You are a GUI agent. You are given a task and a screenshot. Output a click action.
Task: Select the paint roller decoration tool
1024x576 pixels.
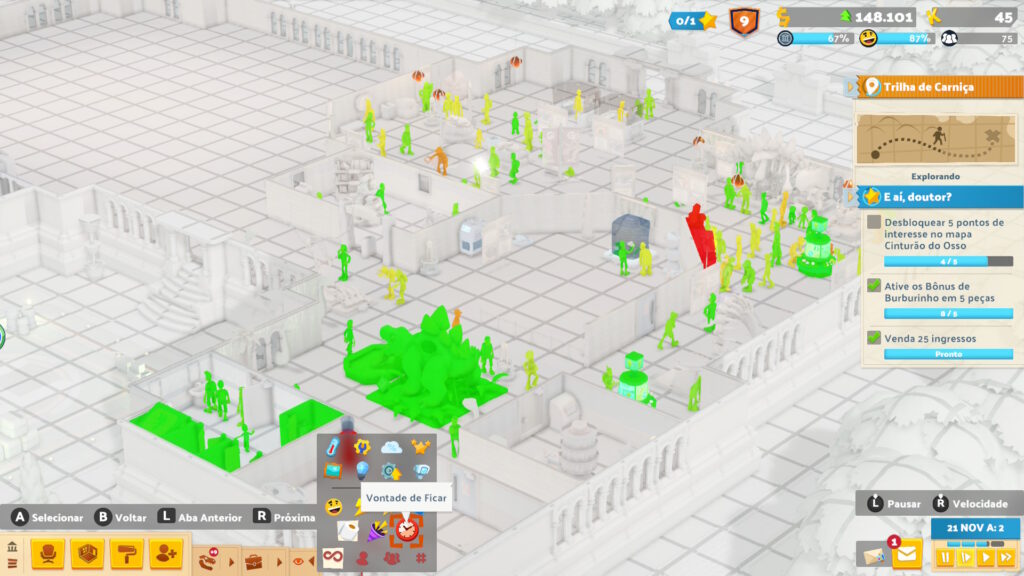pyautogui.click(x=127, y=553)
